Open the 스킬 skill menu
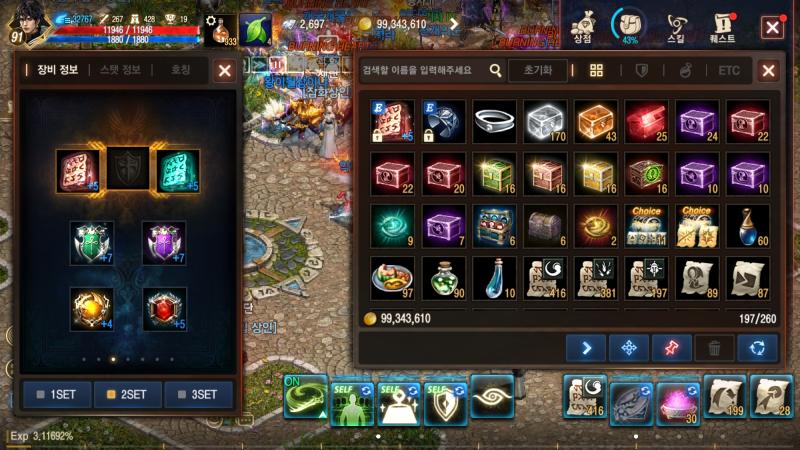 coord(676,25)
